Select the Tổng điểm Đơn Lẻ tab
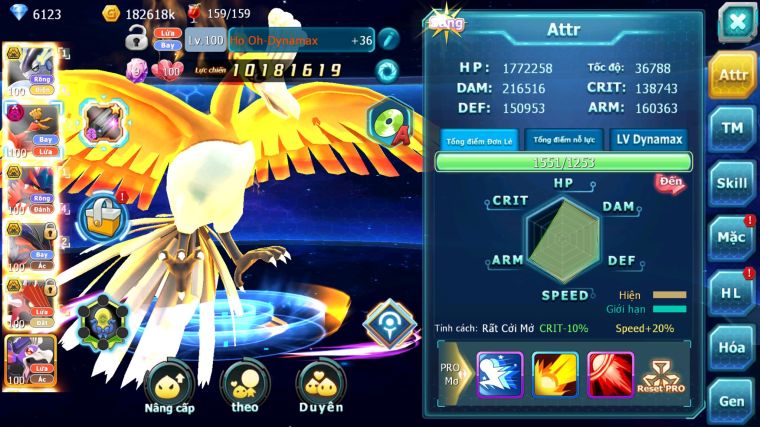The width and height of the screenshot is (760, 427). coord(479,140)
